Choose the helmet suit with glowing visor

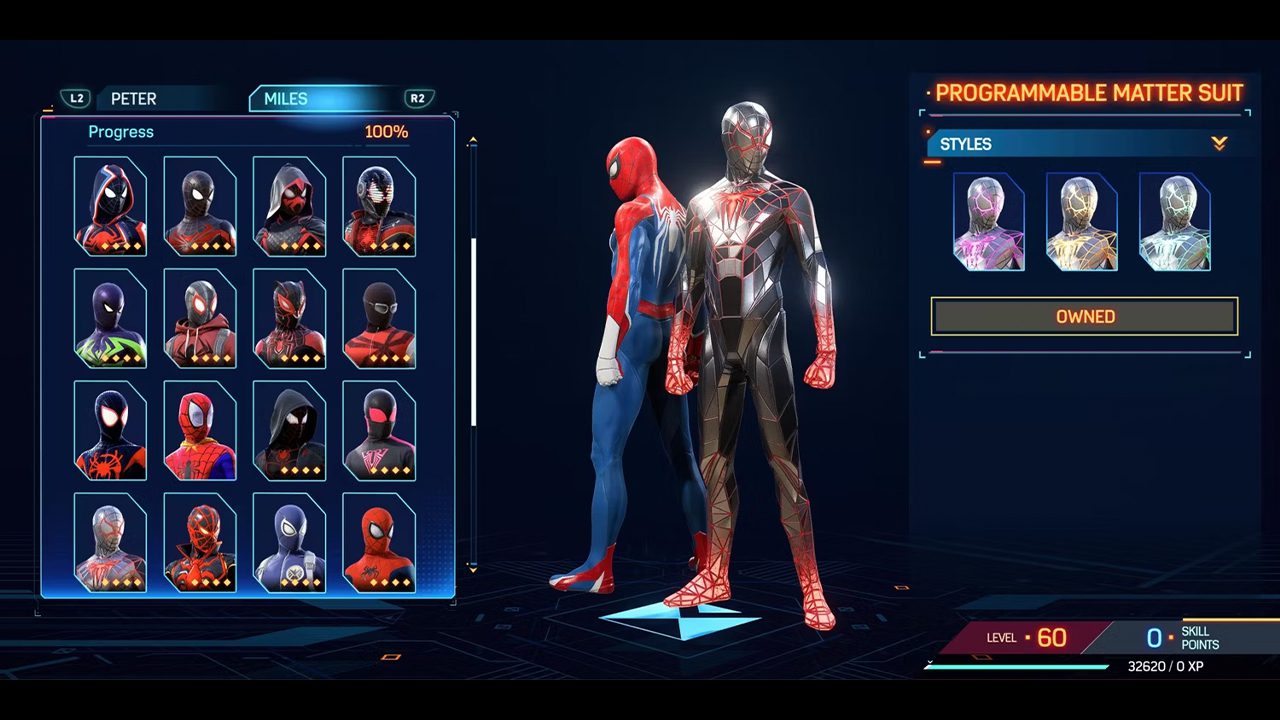click(379, 206)
